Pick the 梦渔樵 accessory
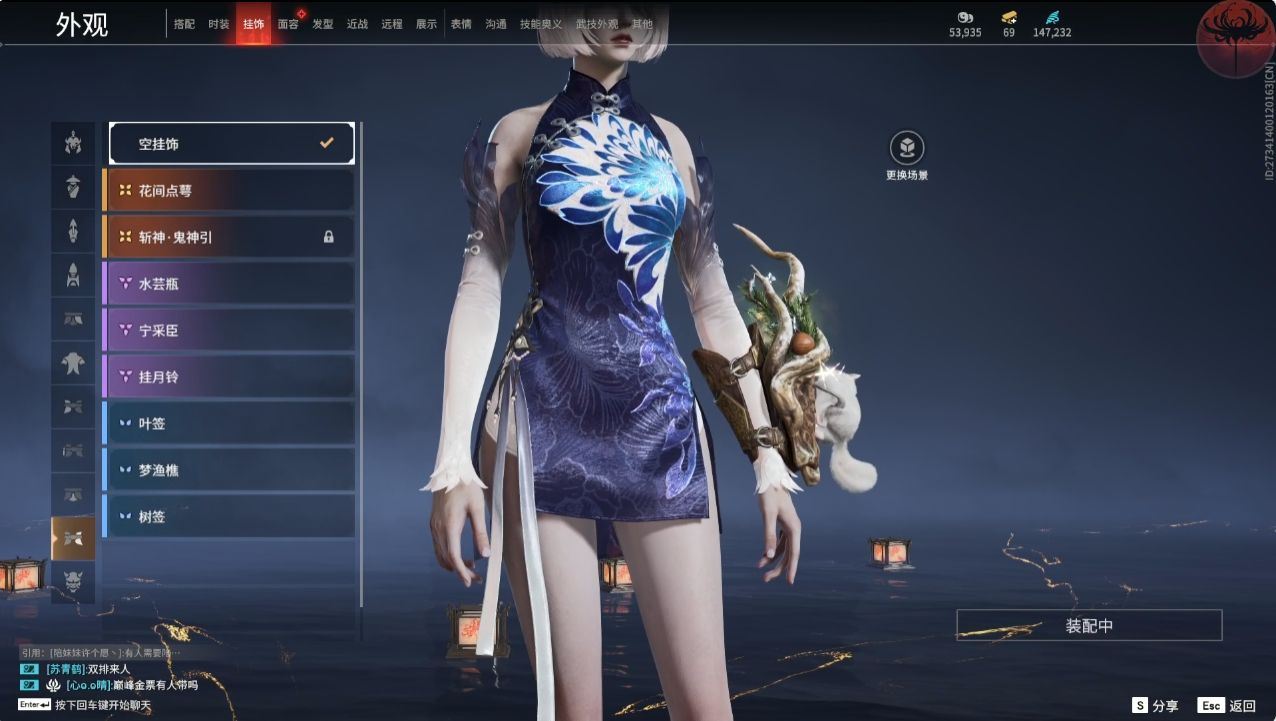The image size is (1276, 721). (x=229, y=470)
